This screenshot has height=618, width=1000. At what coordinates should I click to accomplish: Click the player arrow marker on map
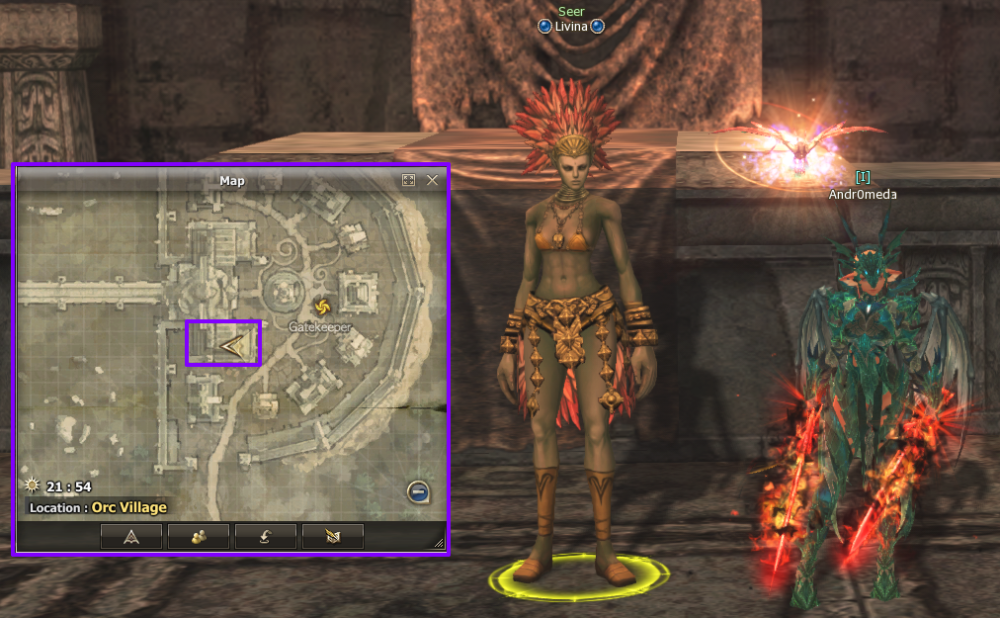pos(232,346)
